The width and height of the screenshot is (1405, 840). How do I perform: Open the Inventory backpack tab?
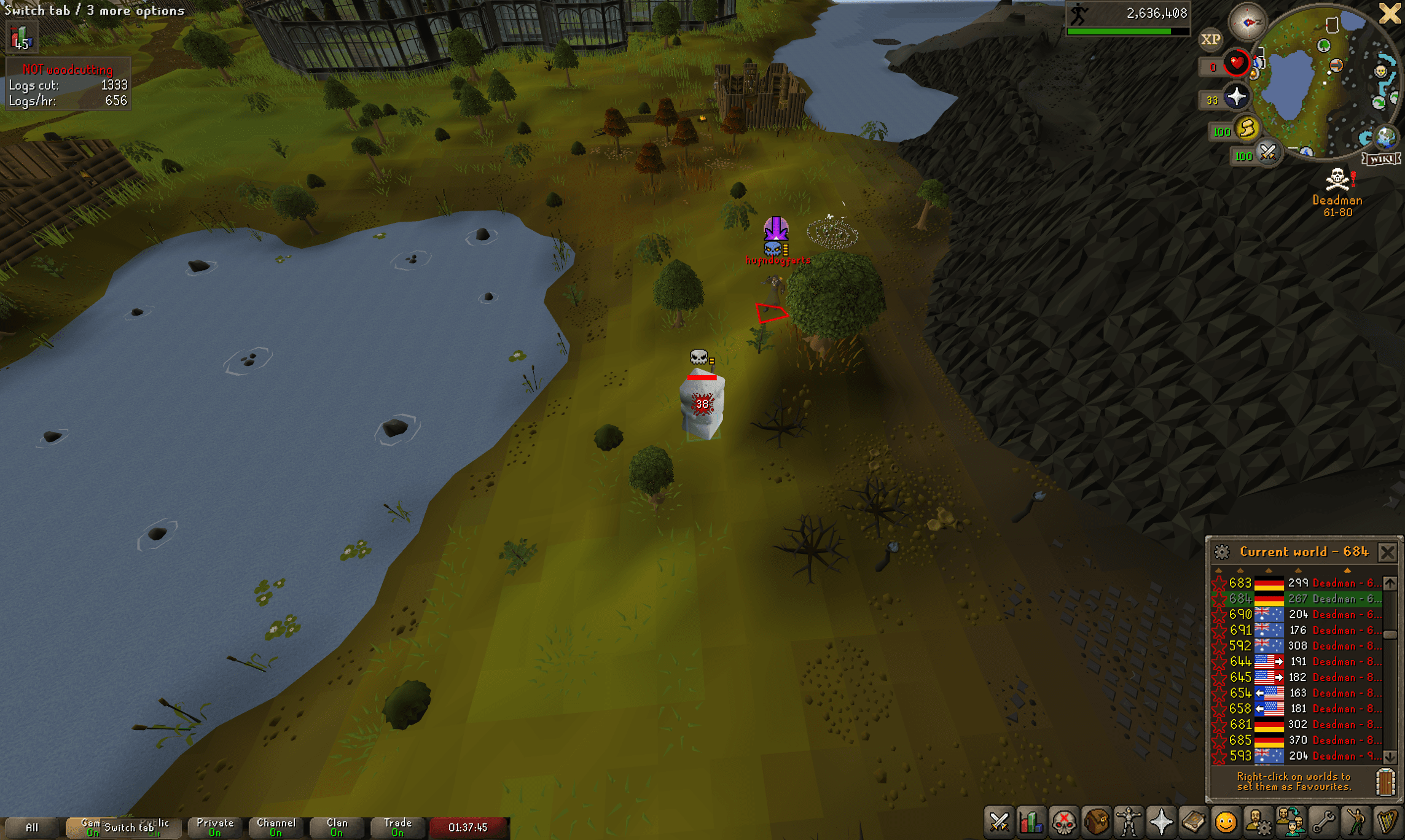(x=1096, y=823)
